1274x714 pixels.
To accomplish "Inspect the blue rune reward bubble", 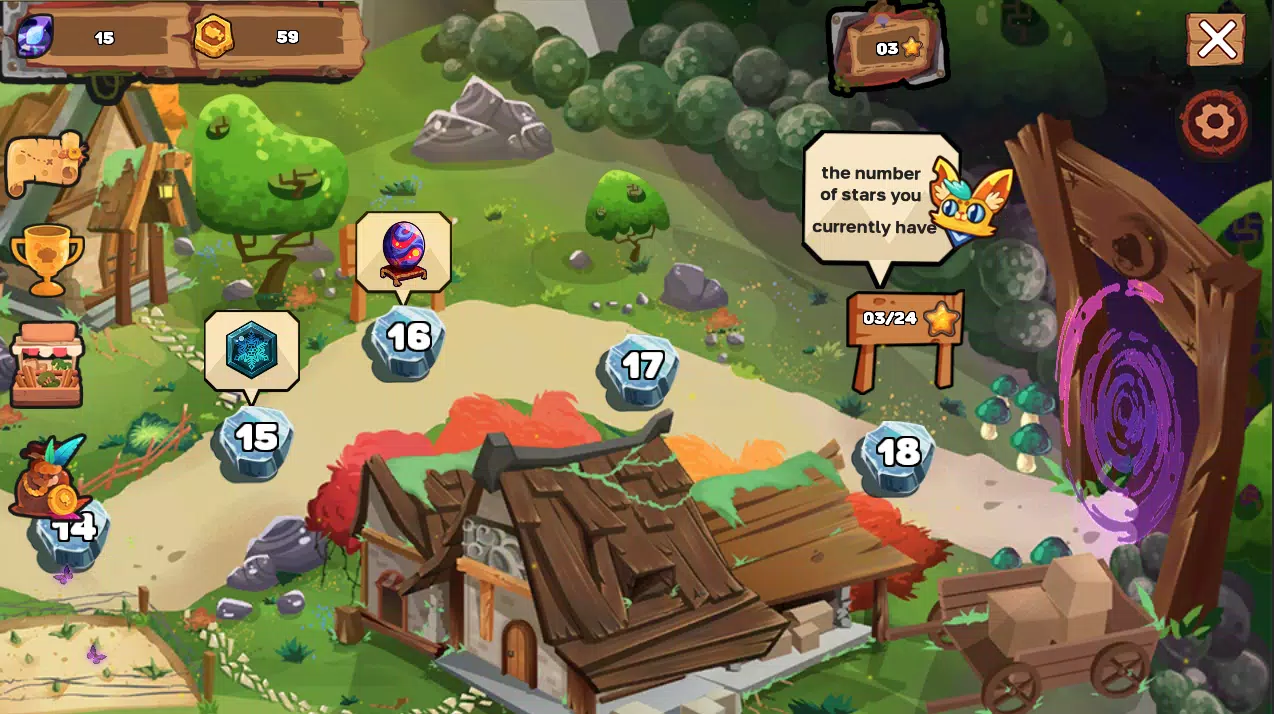I will (x=252, y=349).
